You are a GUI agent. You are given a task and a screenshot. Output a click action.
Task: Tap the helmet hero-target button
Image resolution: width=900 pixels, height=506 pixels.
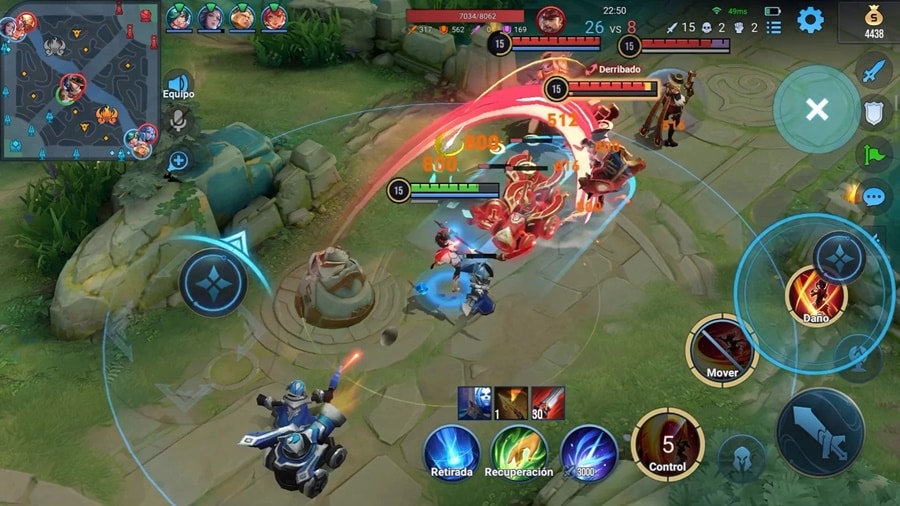point(741,457)
